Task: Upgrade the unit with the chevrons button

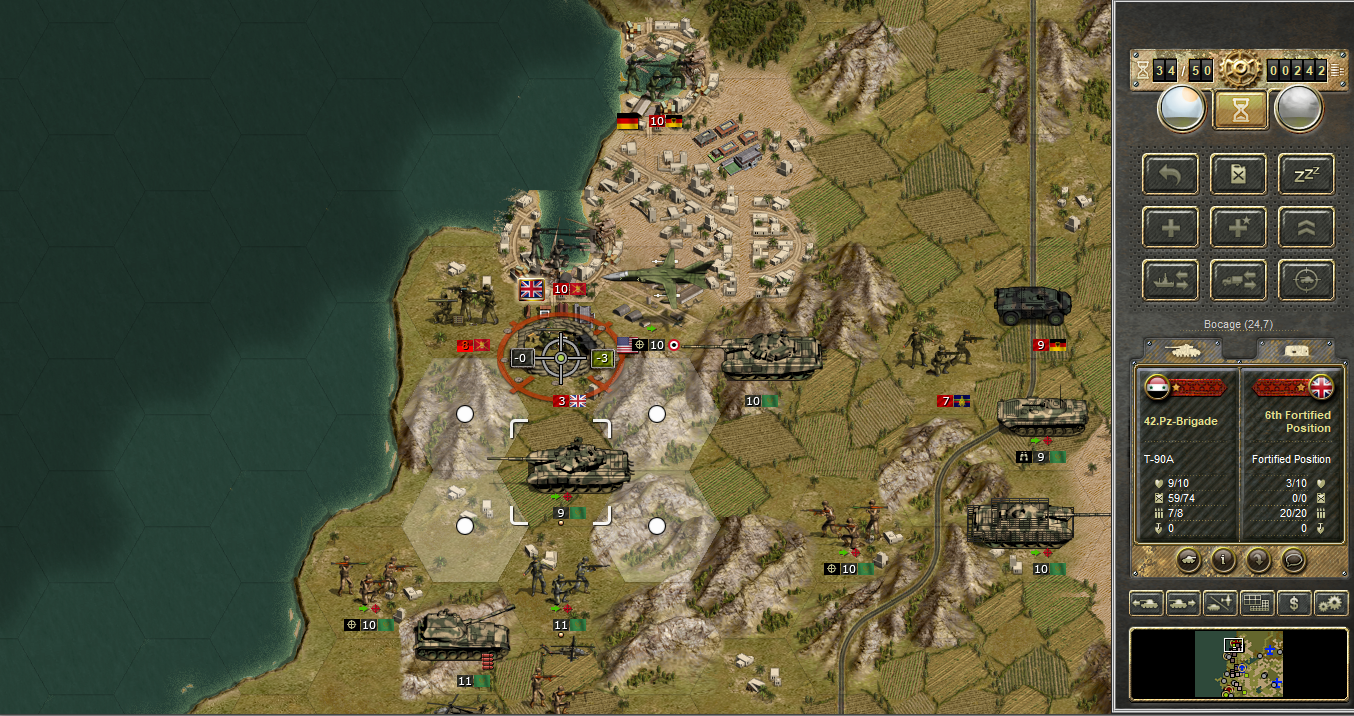Action: point(1306,227)
